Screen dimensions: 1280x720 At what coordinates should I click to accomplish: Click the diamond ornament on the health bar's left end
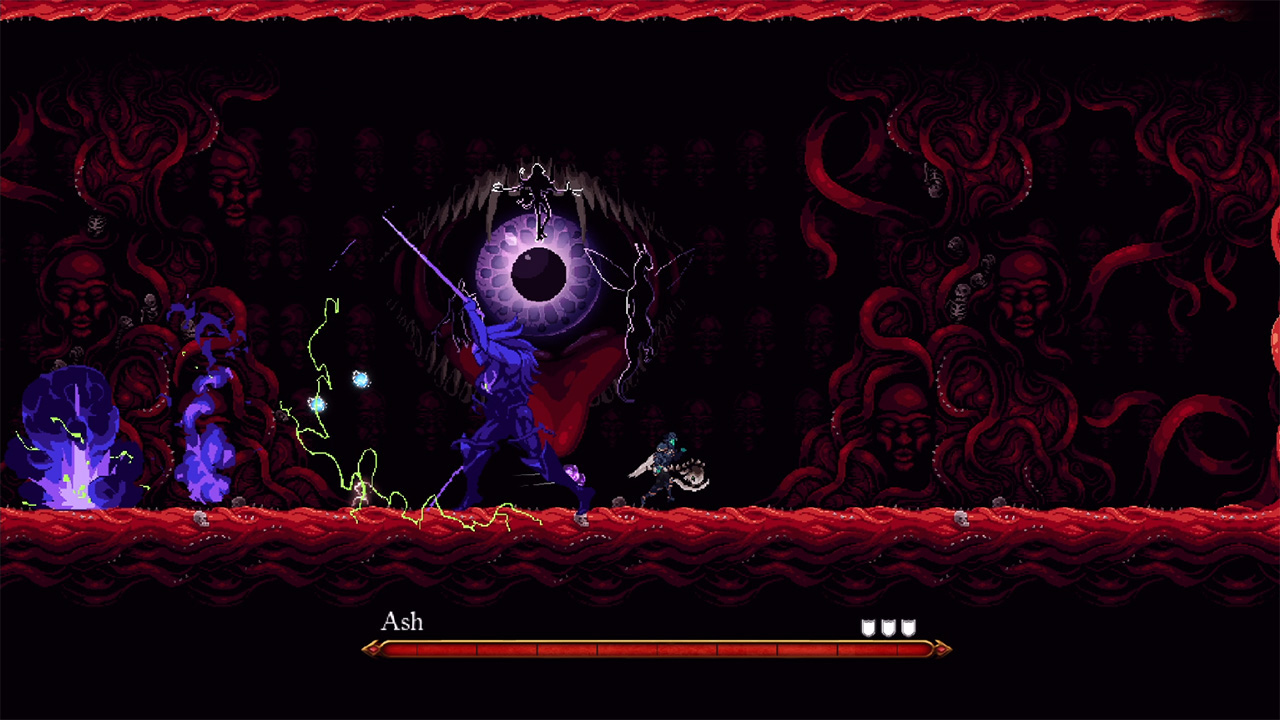371,648
